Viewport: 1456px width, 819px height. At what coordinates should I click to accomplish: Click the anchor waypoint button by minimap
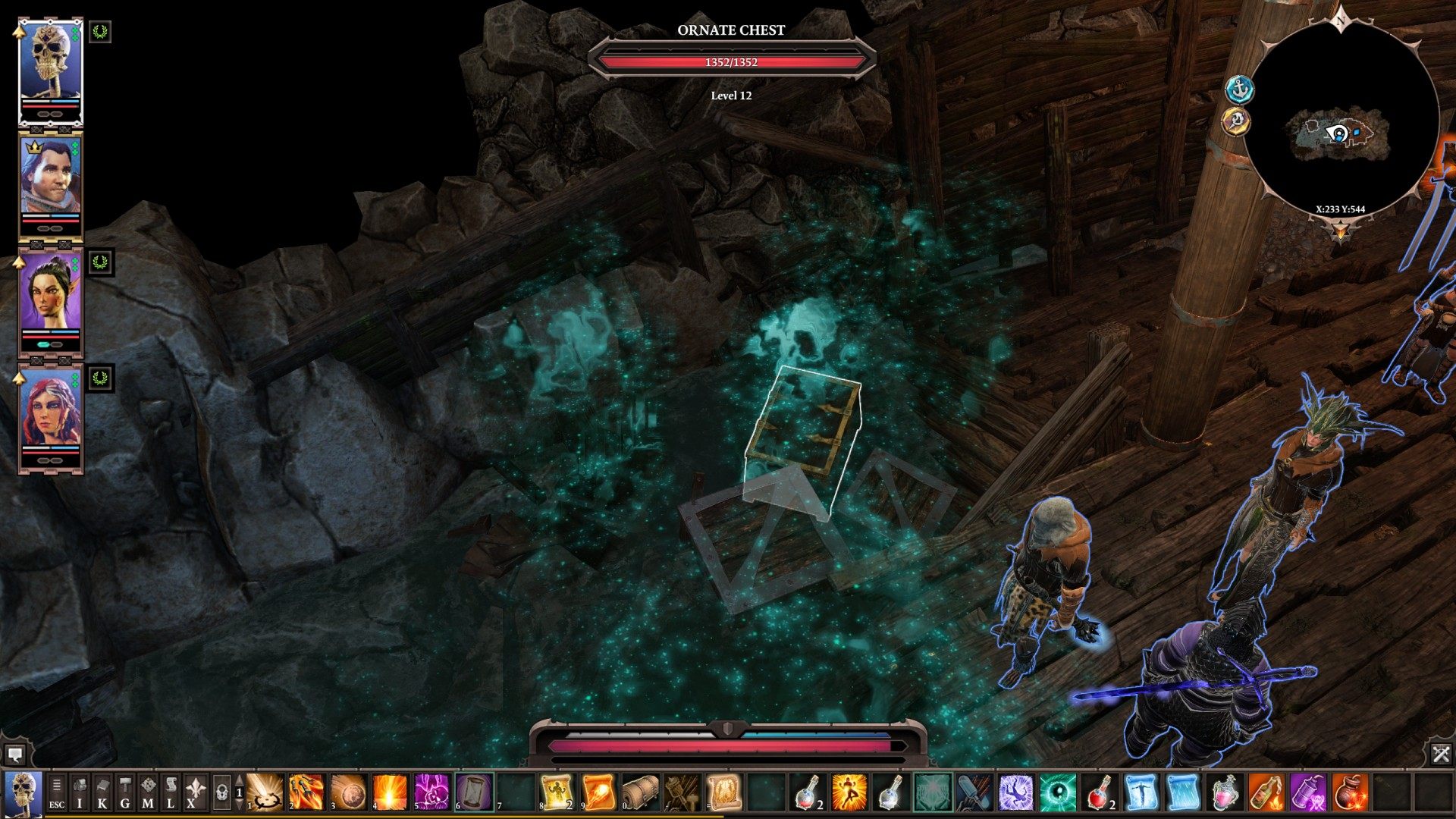tap(1240, 89)
